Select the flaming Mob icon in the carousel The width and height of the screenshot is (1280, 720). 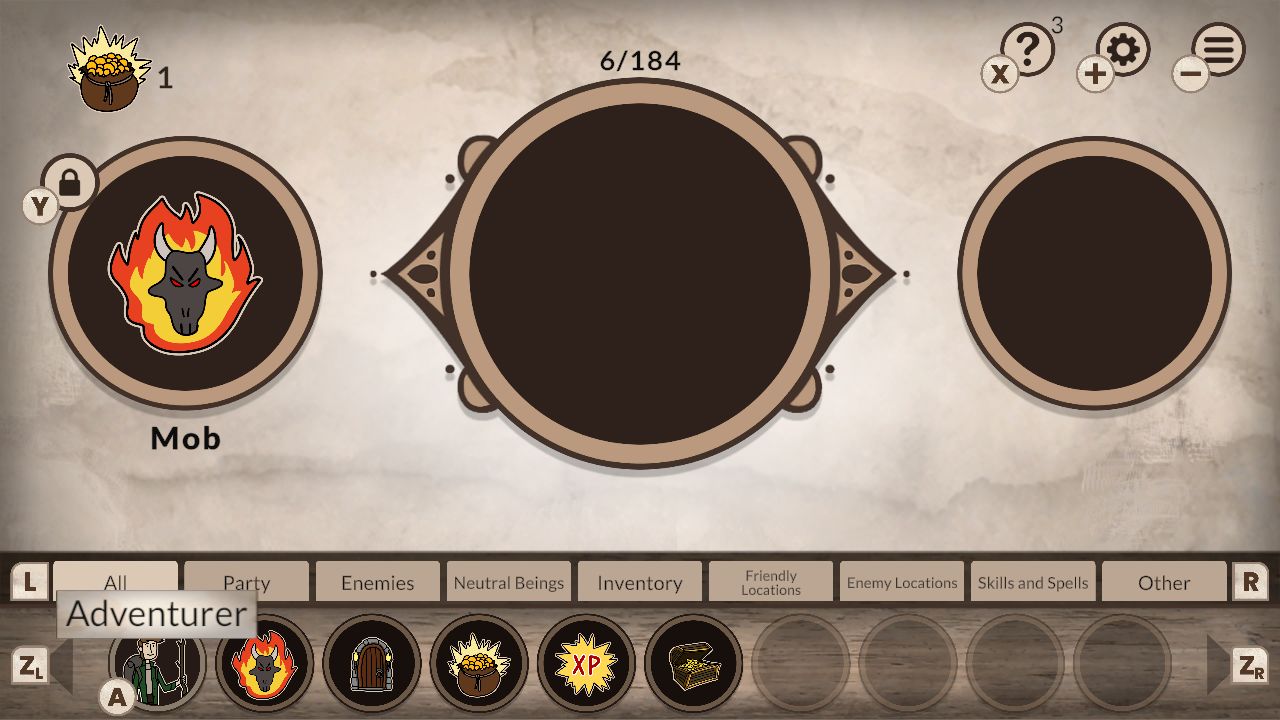[262, 663]
